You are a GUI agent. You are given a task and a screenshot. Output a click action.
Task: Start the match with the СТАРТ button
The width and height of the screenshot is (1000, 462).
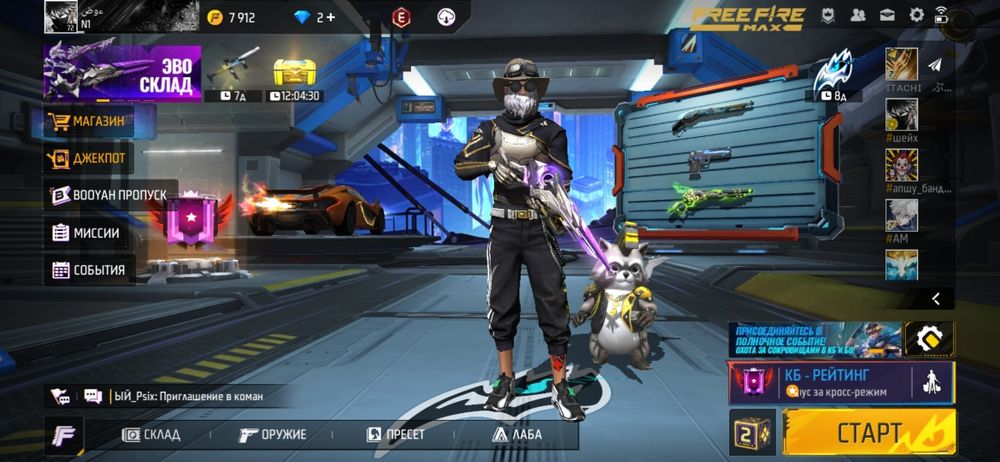(x=869, y=433)
